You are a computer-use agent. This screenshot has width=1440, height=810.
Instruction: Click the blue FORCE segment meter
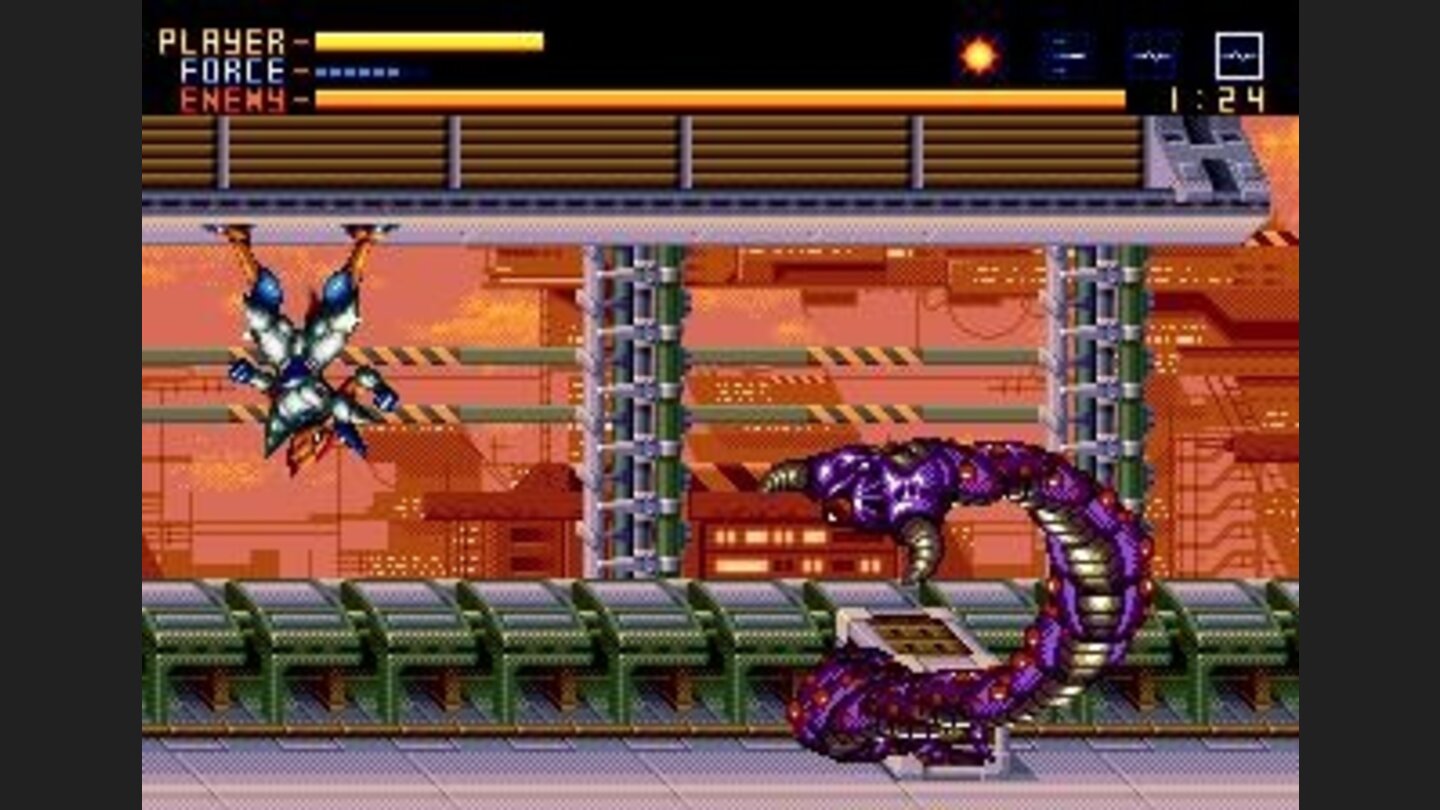coord(355,71)
